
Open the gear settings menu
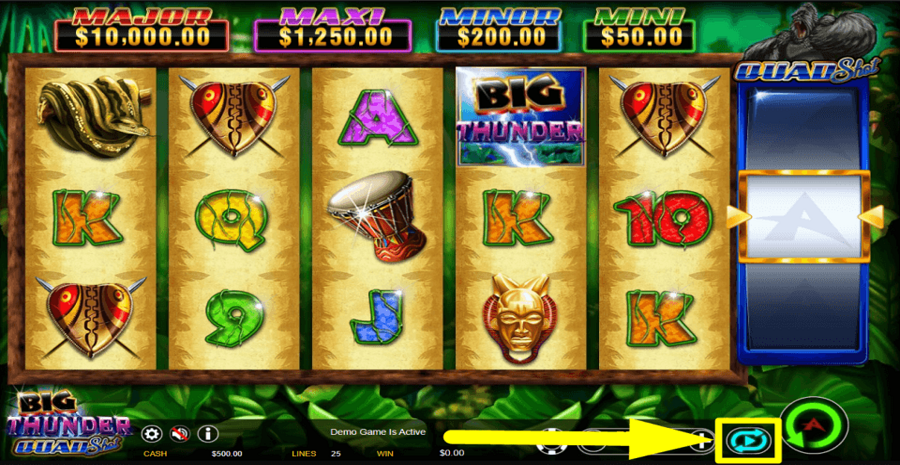pyautogui.click(x=152, y=434)
